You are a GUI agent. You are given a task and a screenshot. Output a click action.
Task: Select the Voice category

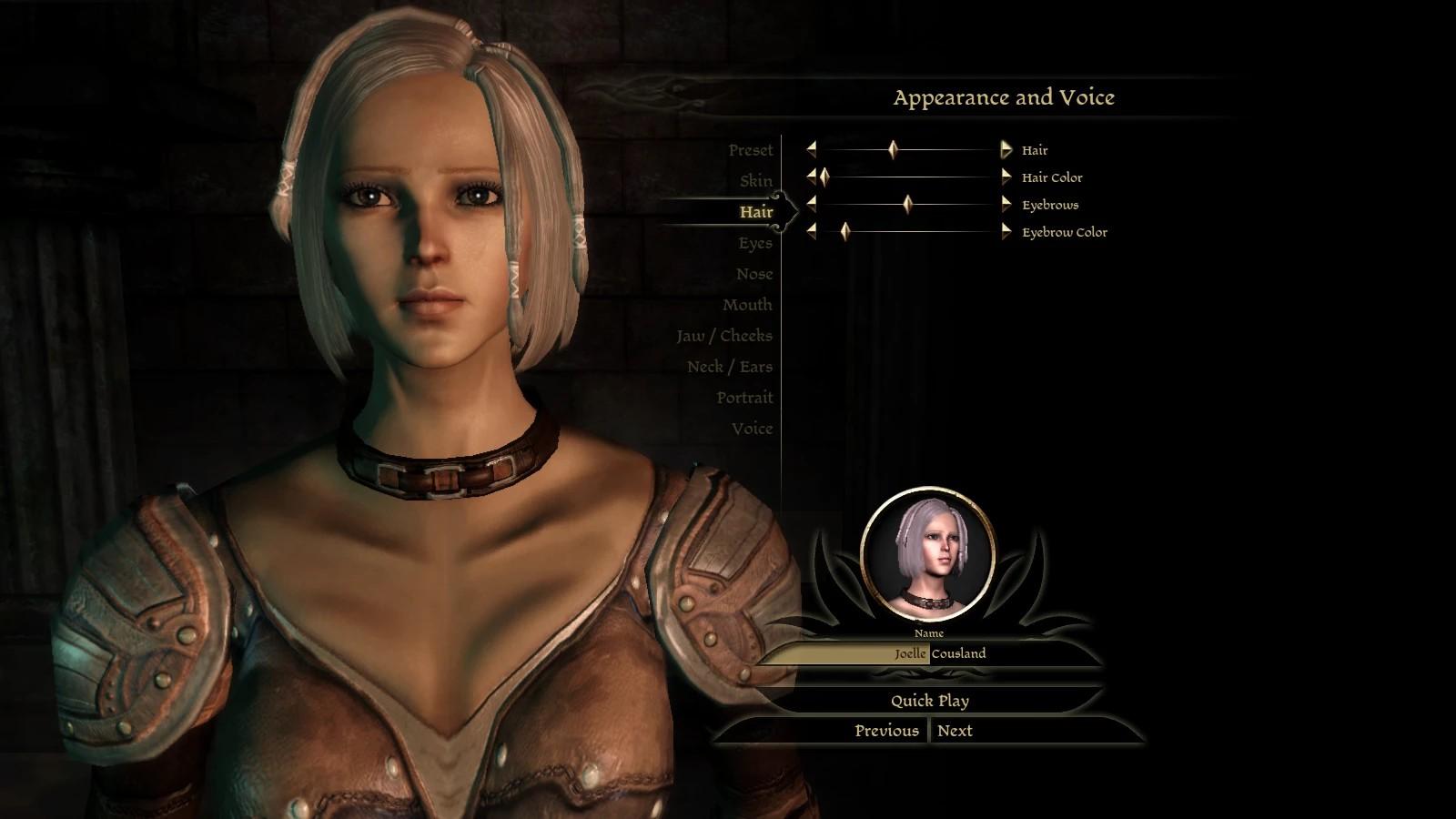point(751,429)
